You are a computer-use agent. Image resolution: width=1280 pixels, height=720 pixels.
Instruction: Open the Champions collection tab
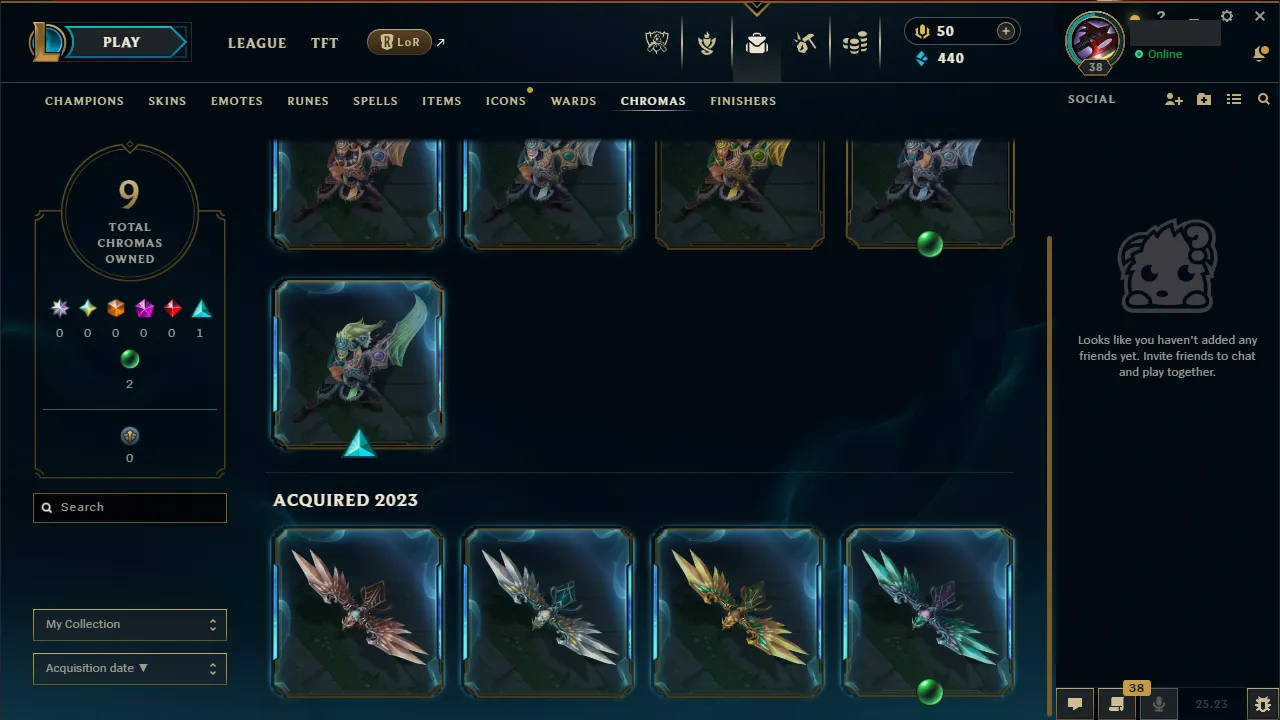pos(84,101)
